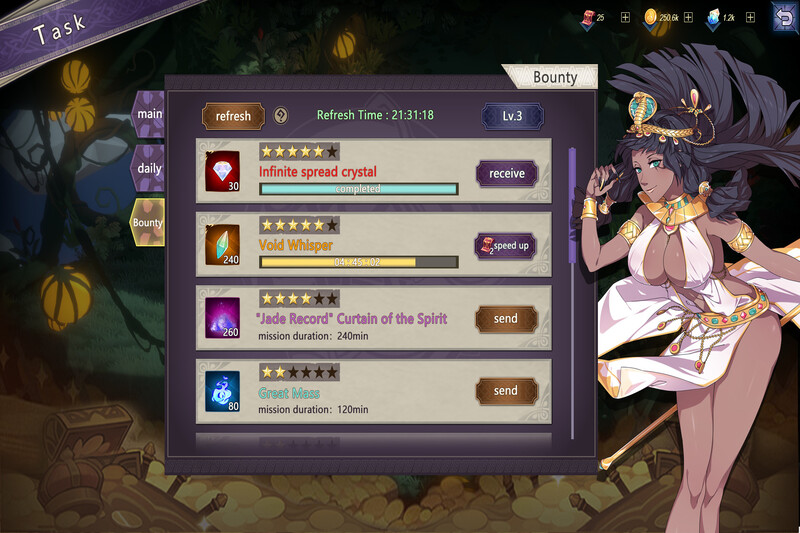Screen dimensions: 800x533
Task: Speed up the Void Whisper mission
Action: [x=506, y=245]
